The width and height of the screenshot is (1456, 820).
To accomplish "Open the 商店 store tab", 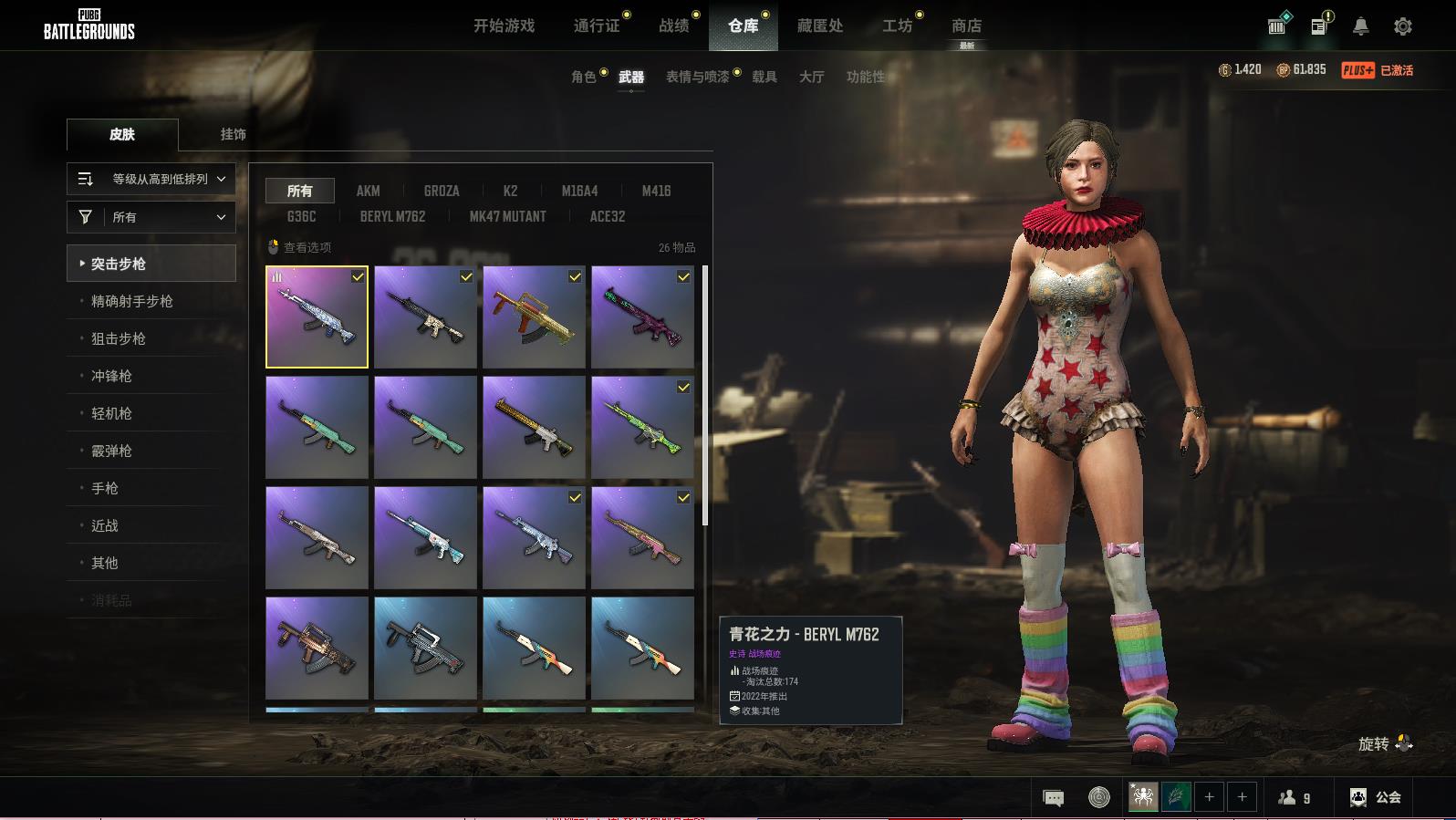I will tap(966, 26).
